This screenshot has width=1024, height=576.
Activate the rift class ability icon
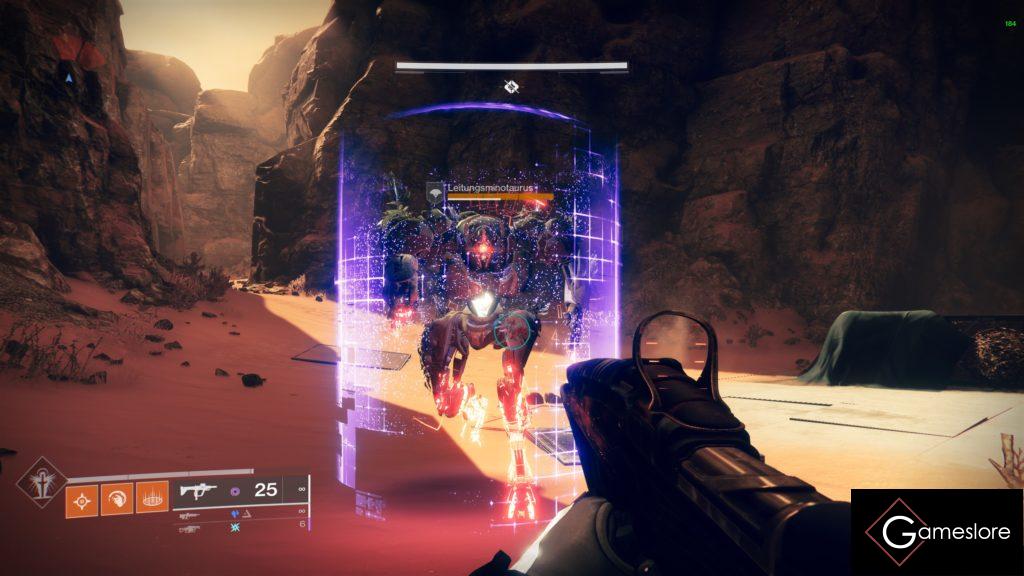point(150,497)
